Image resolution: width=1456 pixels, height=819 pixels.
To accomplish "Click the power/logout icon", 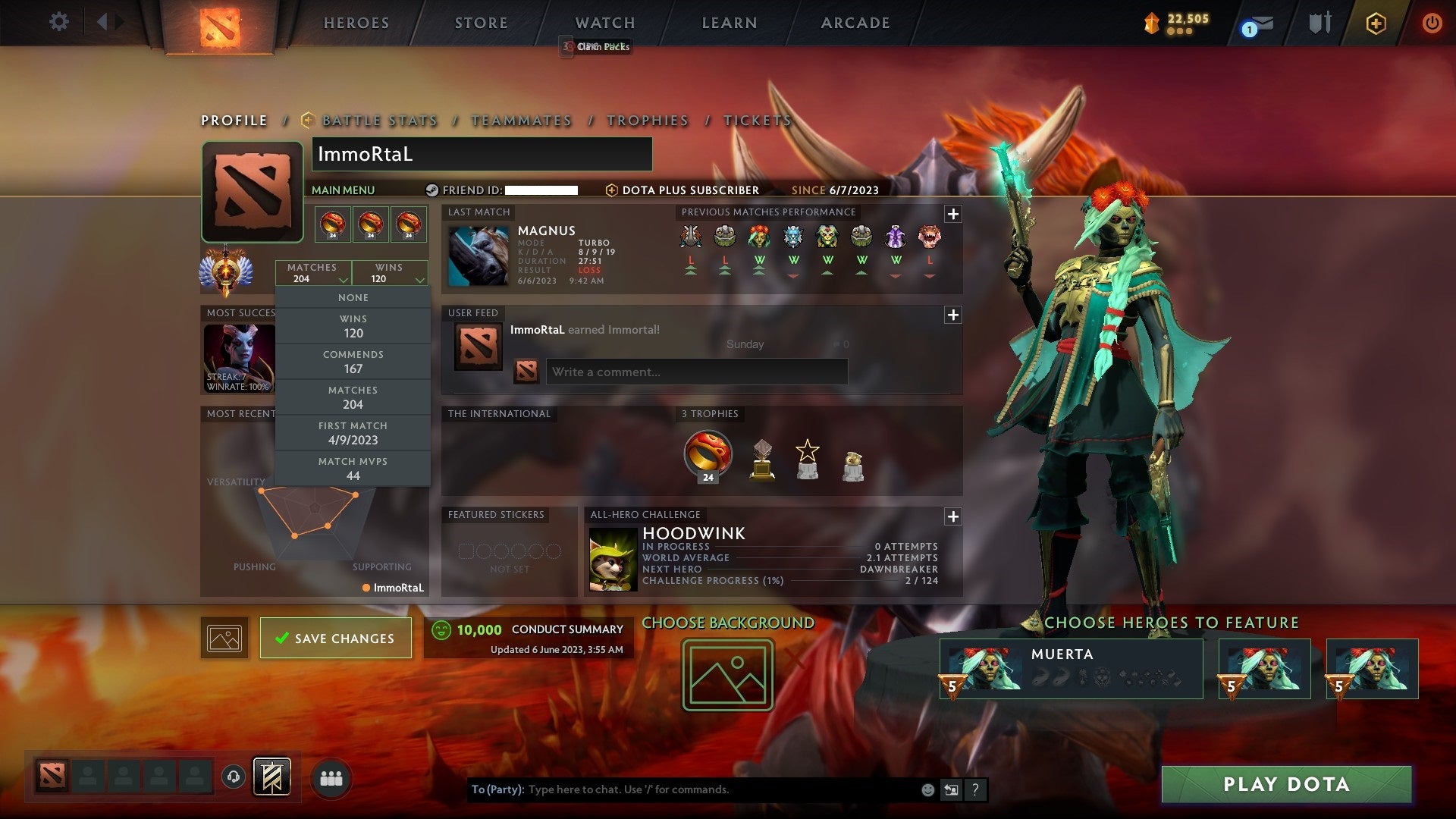I will click(1432, 23).
